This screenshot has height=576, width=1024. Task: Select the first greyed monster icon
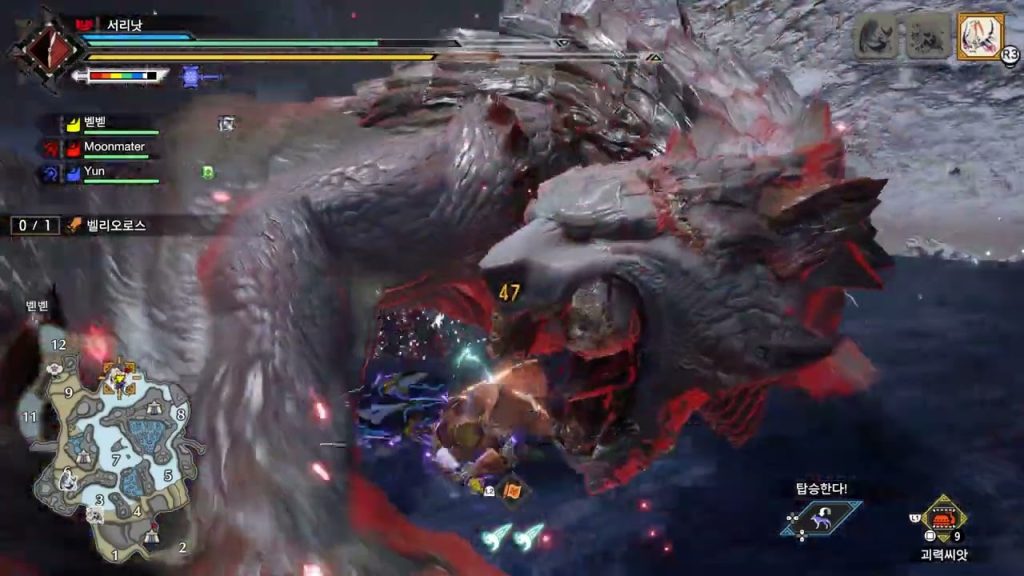click(x=874, y=37)
